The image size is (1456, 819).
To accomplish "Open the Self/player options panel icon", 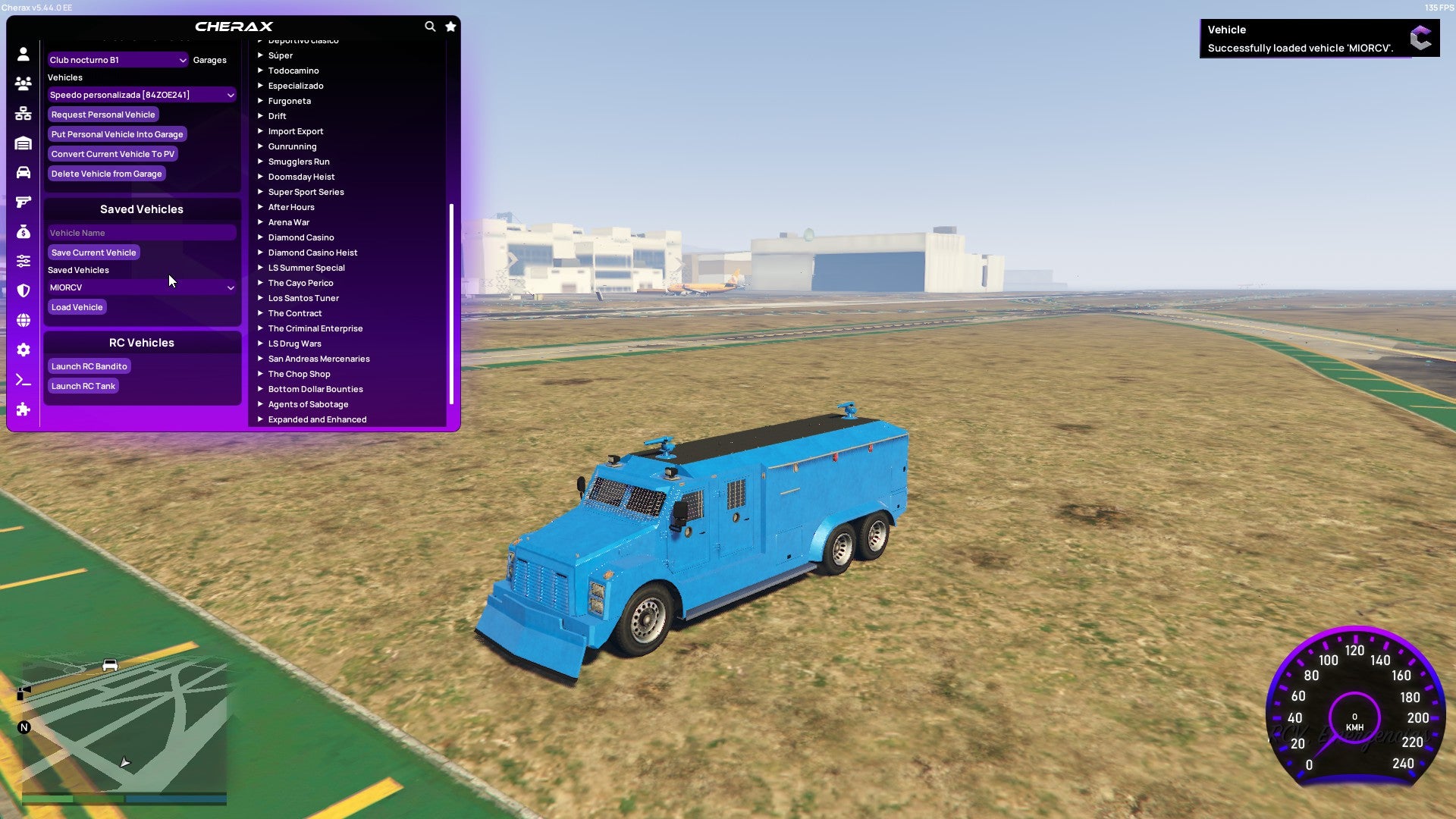I will tap(23, 55).
